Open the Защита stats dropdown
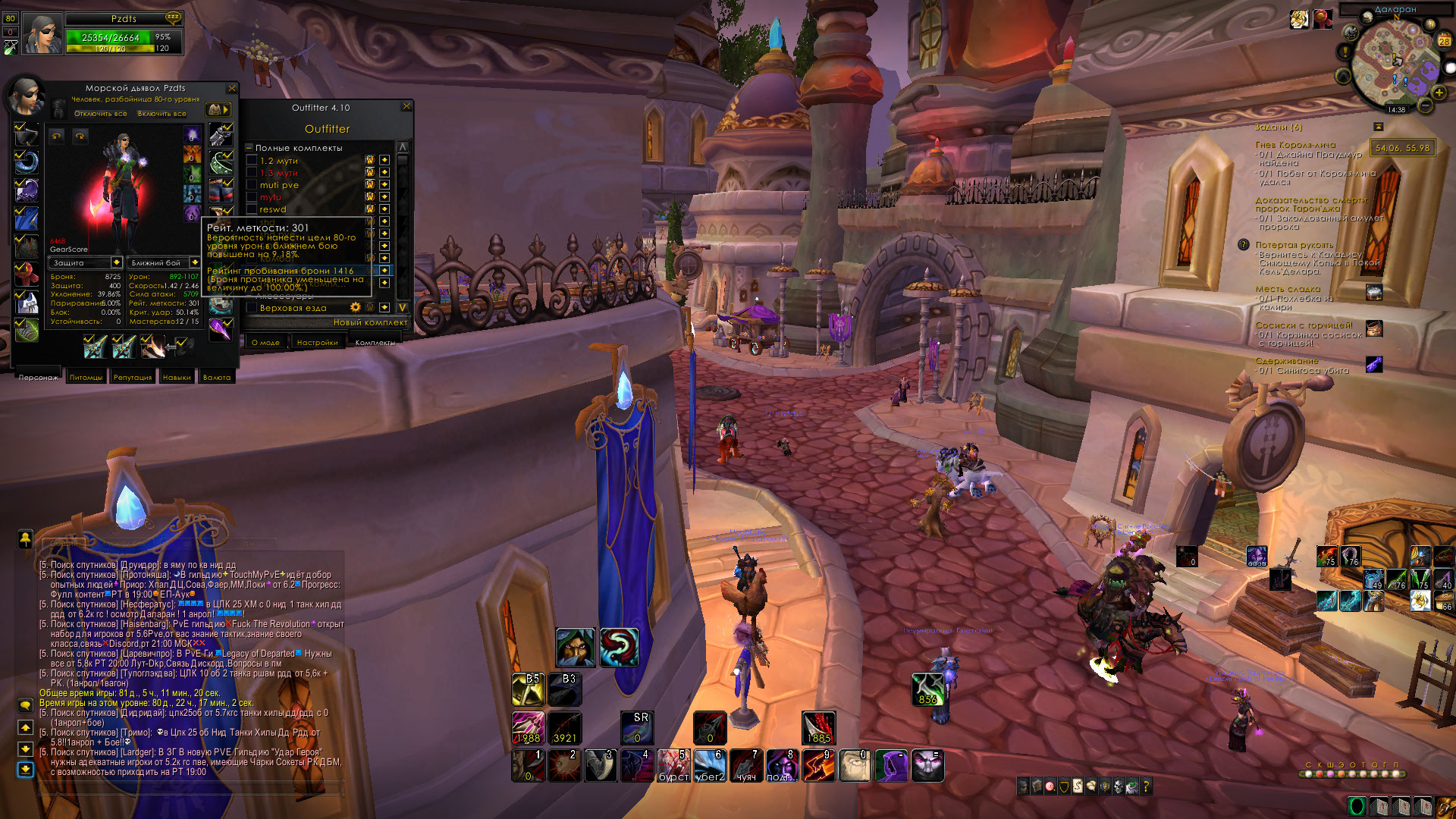Viewport: 1456px width, 819px height. (x=116, y=263)
